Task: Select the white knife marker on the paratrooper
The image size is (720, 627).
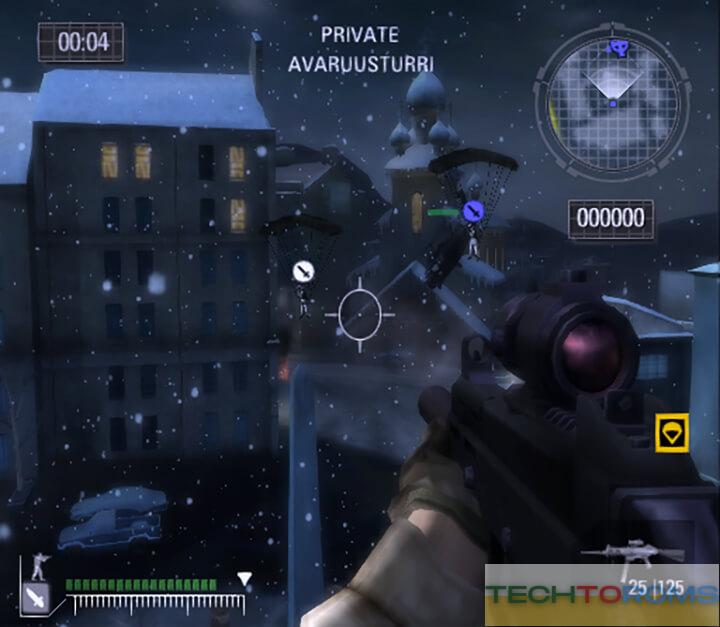Action: point(303,271)
